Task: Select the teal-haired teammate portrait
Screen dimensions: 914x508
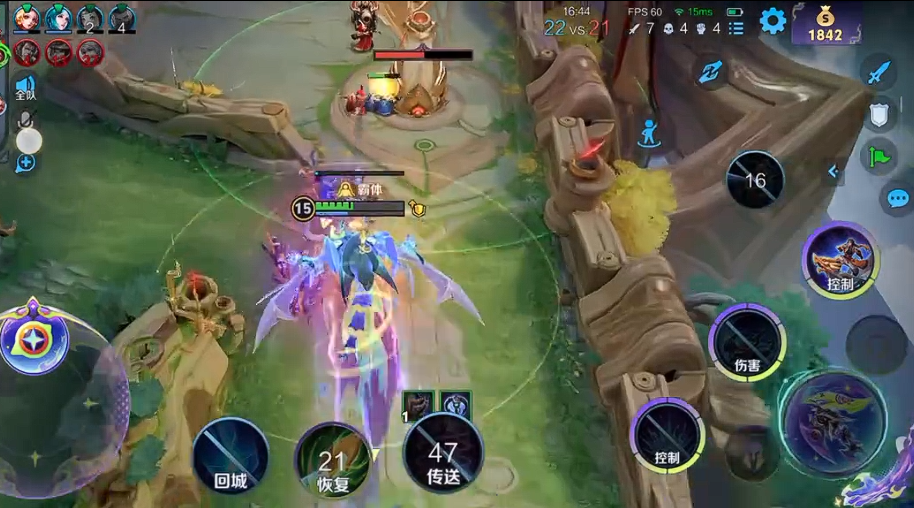Action: [59, 17]
